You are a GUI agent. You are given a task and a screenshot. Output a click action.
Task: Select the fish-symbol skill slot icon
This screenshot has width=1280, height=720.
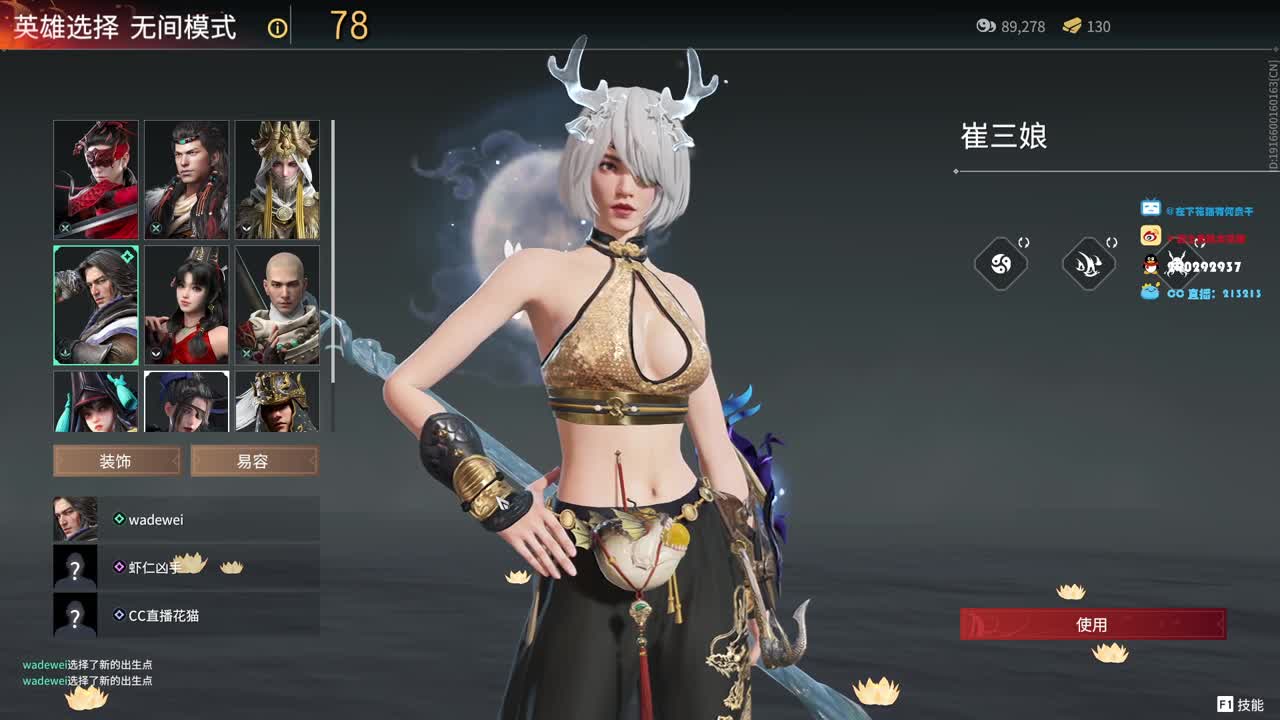[1088, 263]
